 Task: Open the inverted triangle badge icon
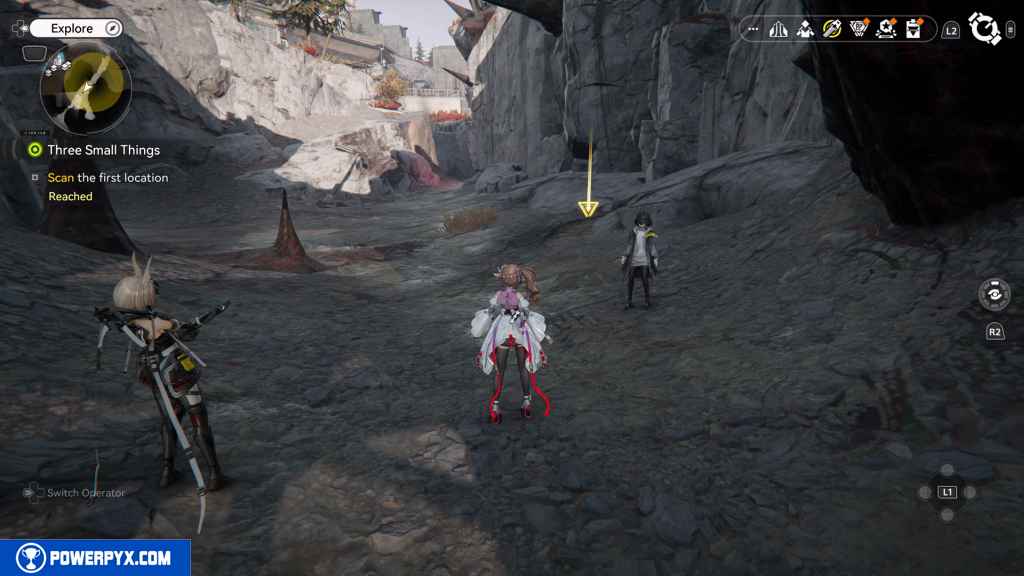click(858, 30)
